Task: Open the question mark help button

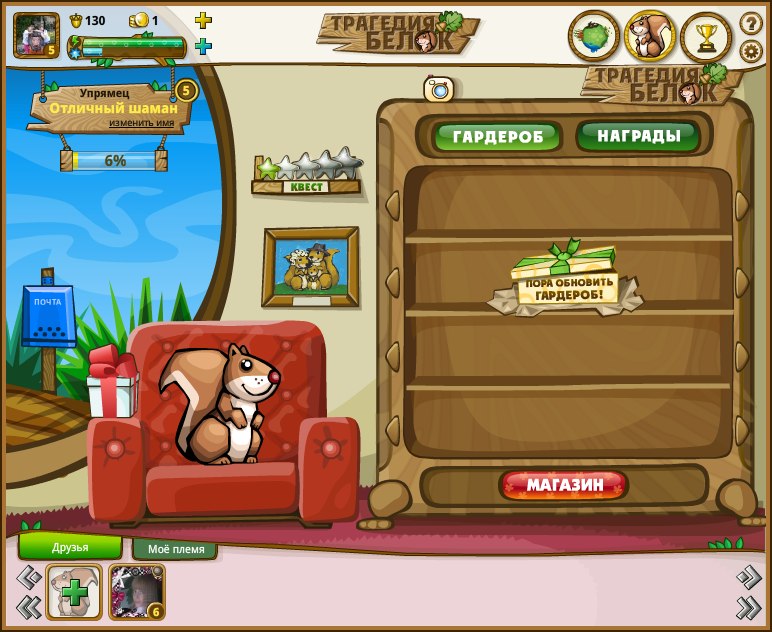Action: click(751, 22)
